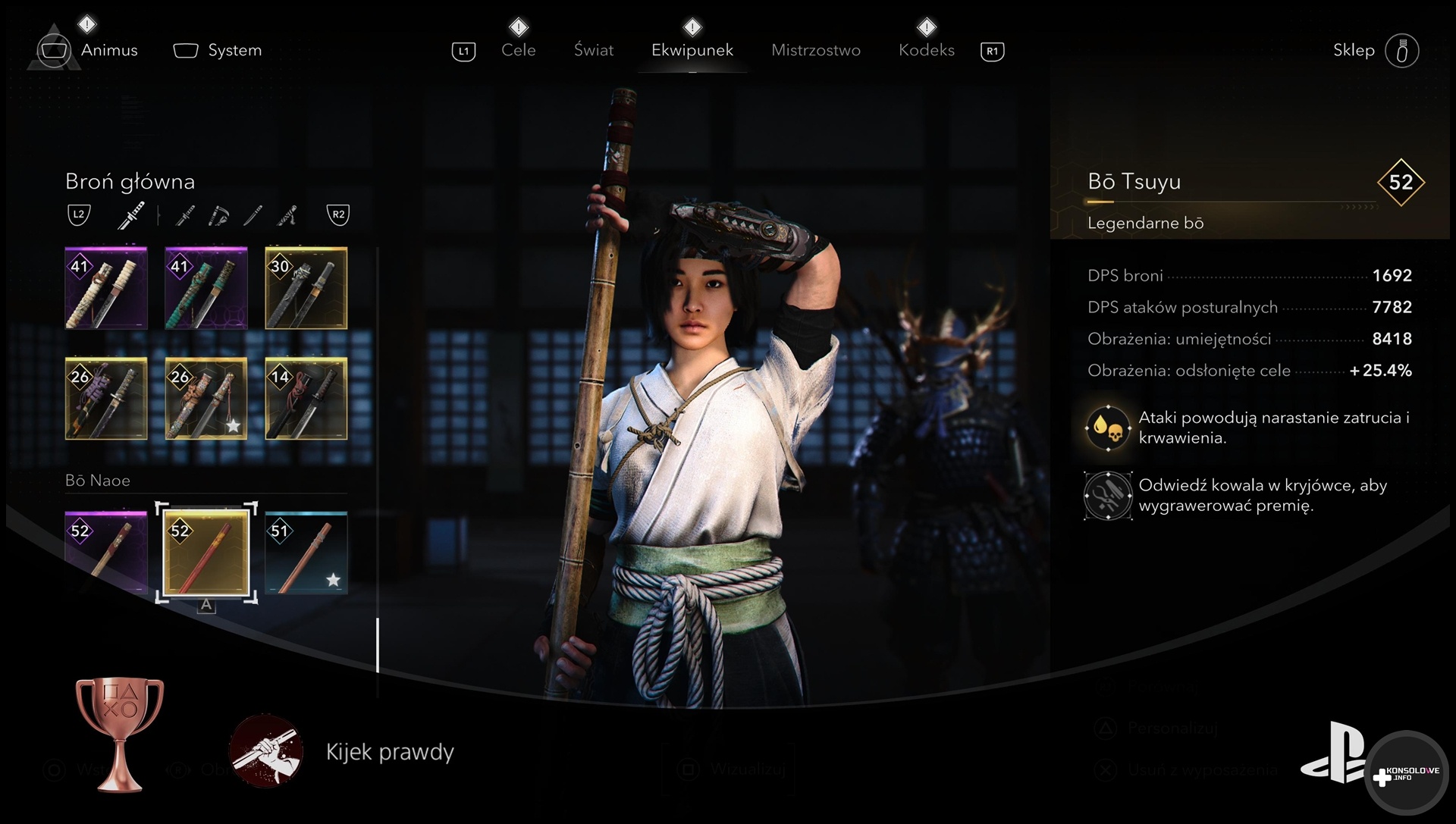Select the purple level 52 bō staff
This screenshot has height=824, width=1456.
tap(106, 552)
